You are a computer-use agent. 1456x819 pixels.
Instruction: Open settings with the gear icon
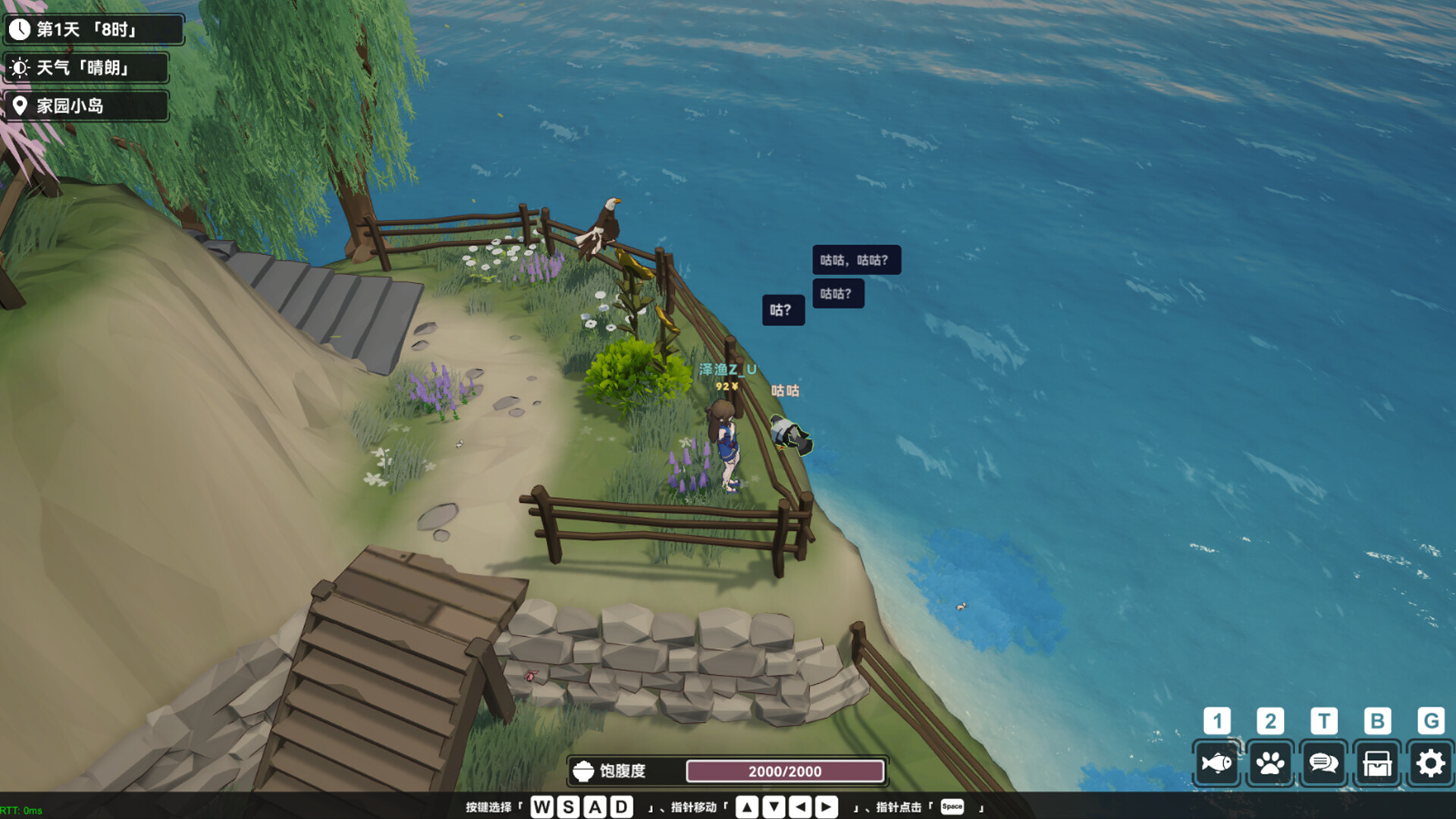point(1430,762)
